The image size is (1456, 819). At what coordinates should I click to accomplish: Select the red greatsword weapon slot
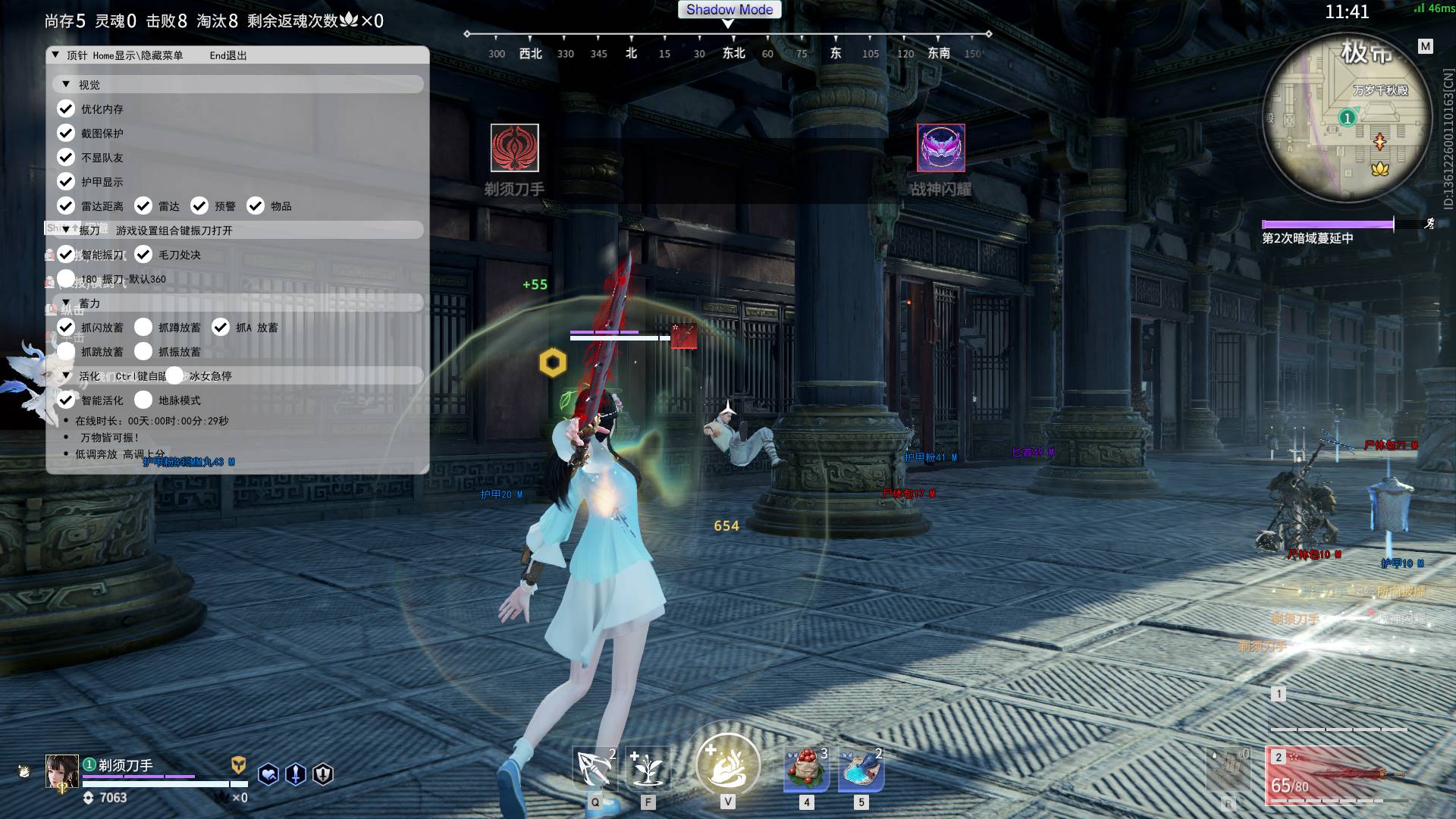(x=1338, y=775)
